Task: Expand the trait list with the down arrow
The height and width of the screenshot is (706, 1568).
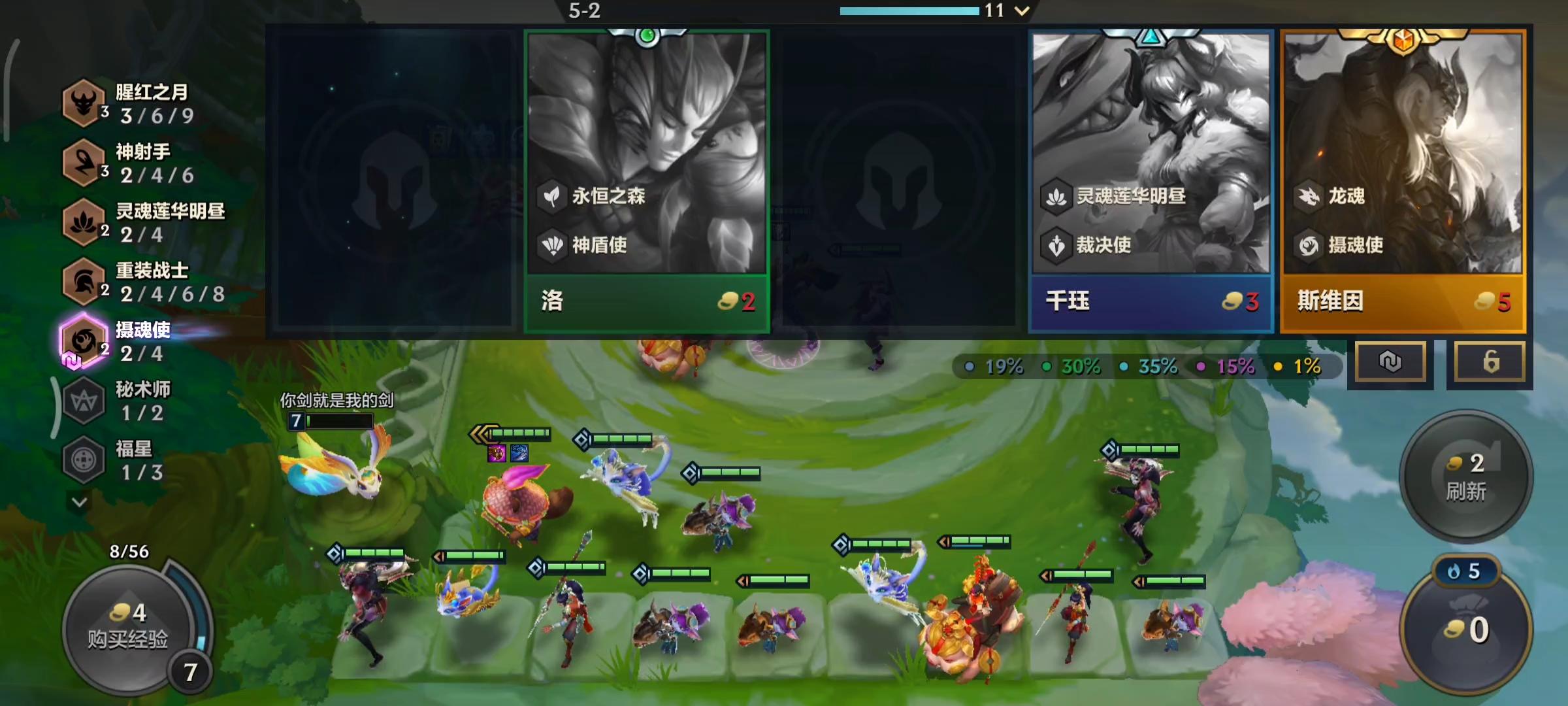Action: [80, 502]
